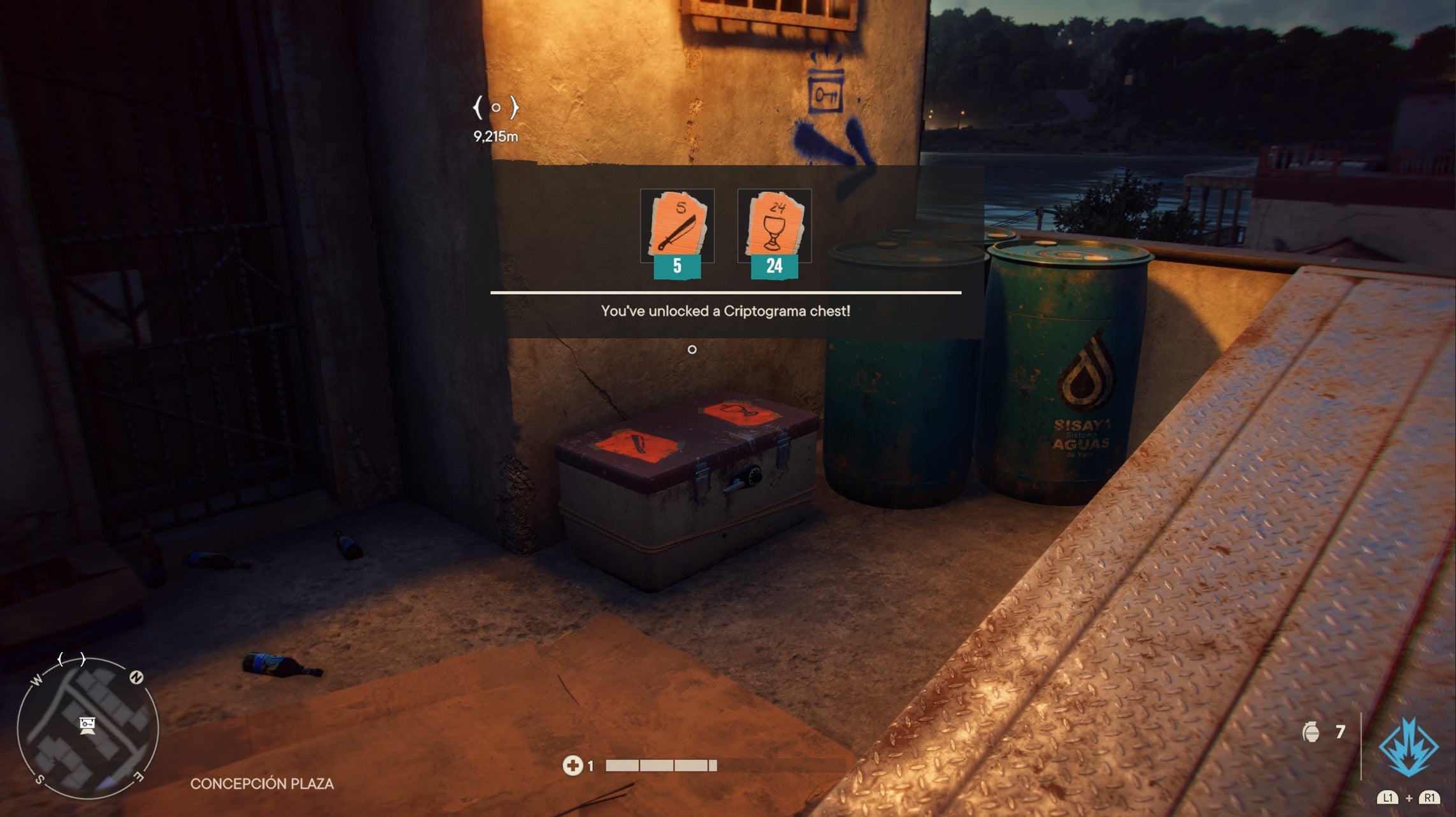The width and height of the screenshot is (1456, 817).
Task: Select the machete criptograma chart numbered 5
Action: (x=677, y=225)
